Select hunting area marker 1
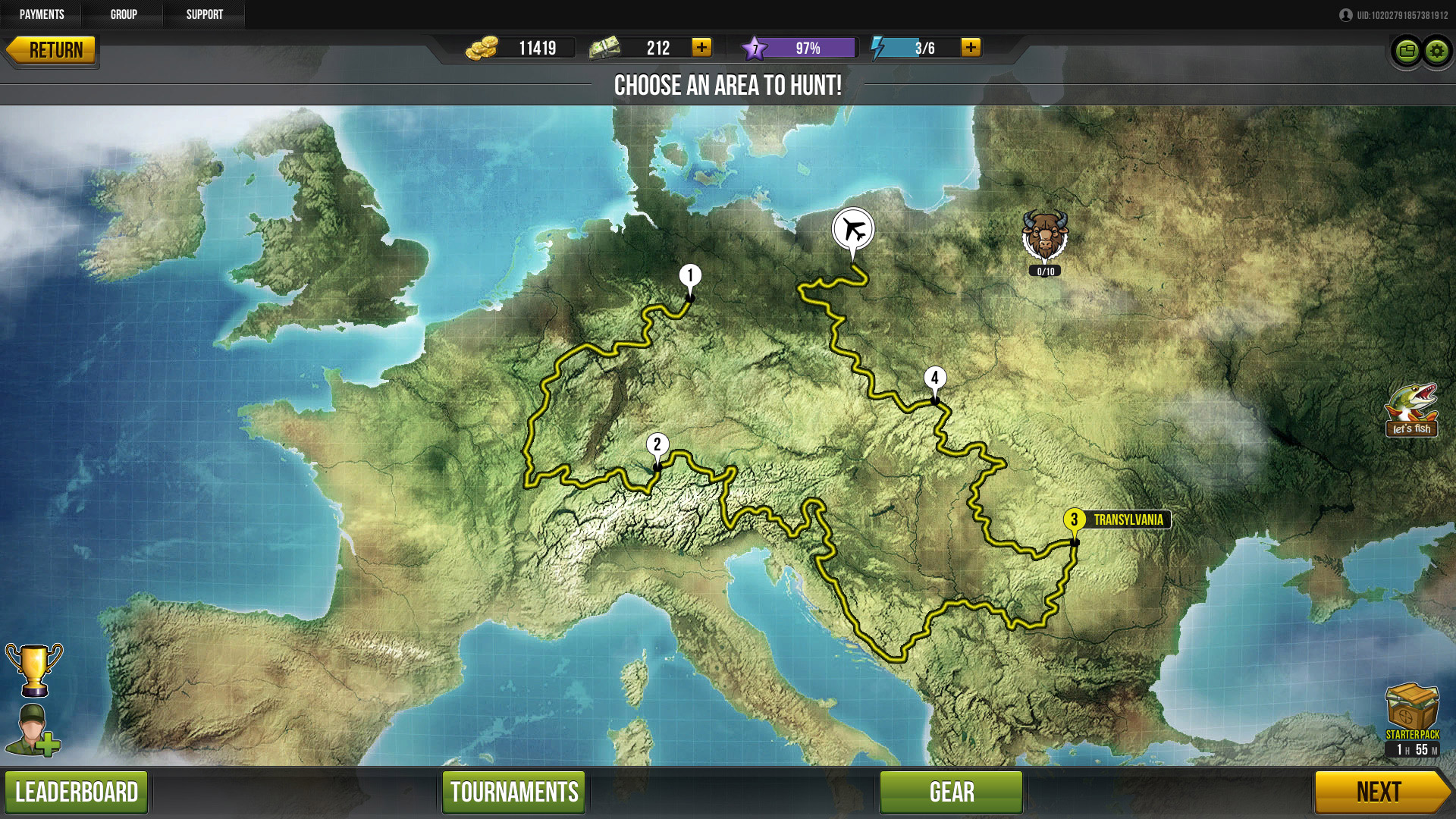 click(690, 276)
